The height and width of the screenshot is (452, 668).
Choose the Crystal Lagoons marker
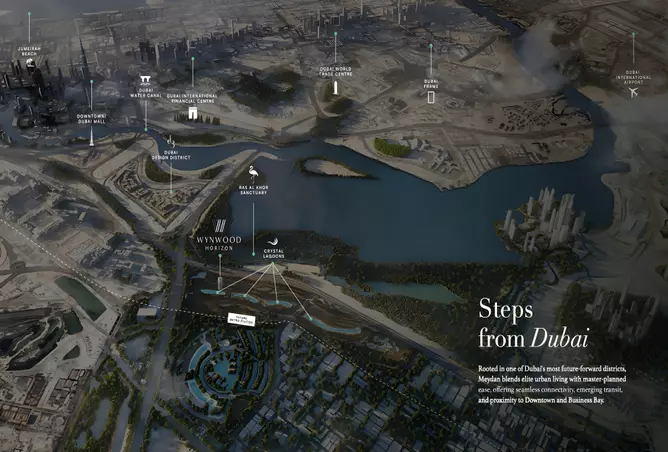click(x=268, y=241)
